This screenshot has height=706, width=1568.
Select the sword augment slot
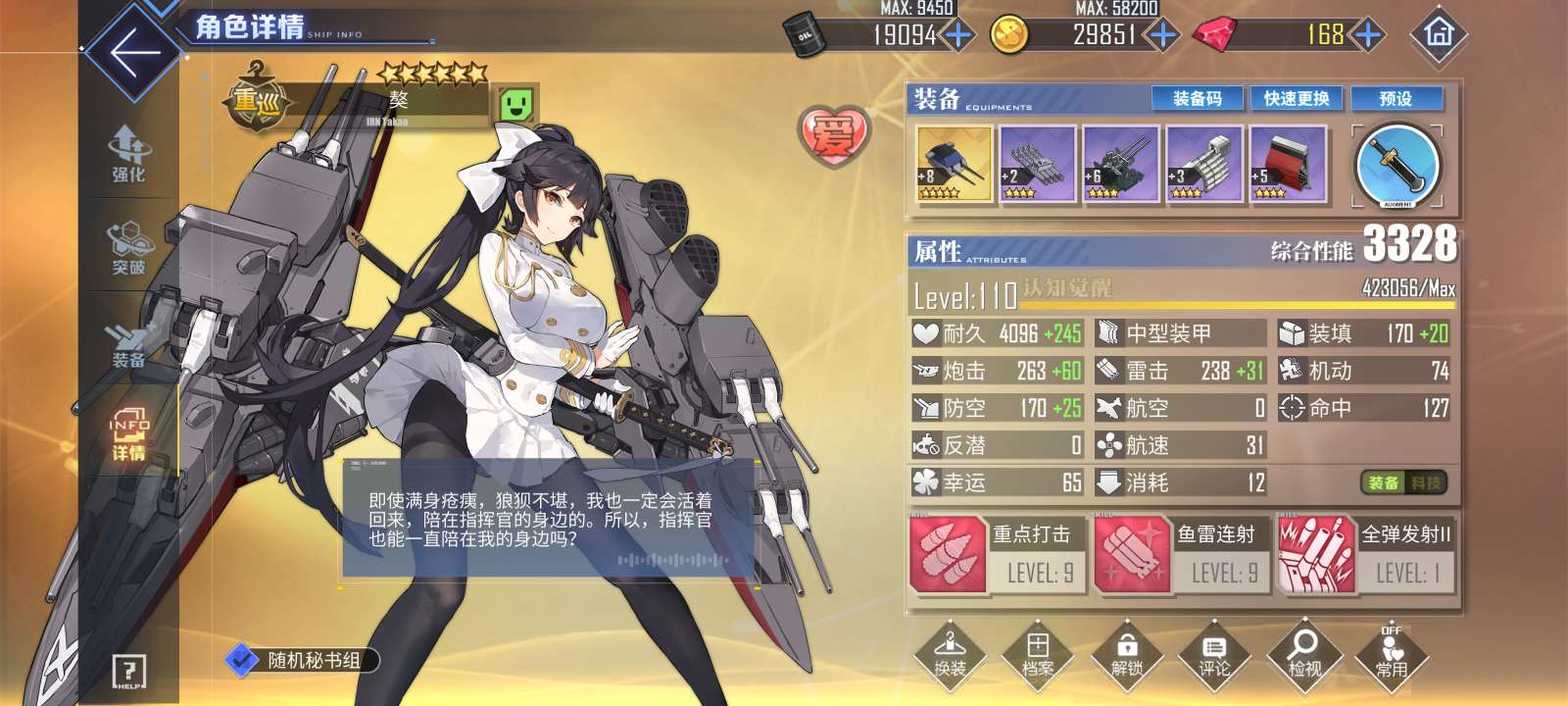tap(1397, 165)
